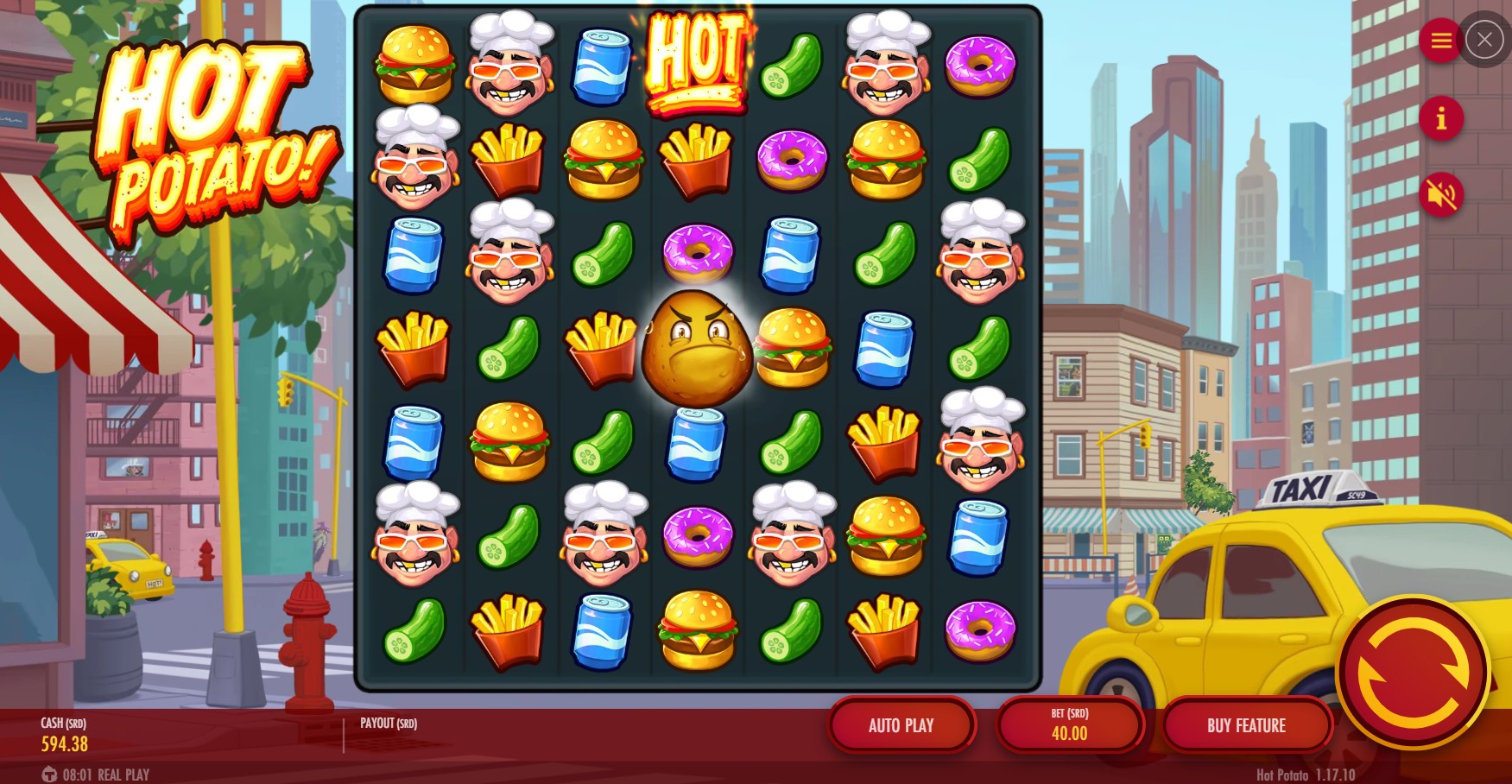Close the game with the X button
The image size is (1512, 784).
(x=1484, y=40)
